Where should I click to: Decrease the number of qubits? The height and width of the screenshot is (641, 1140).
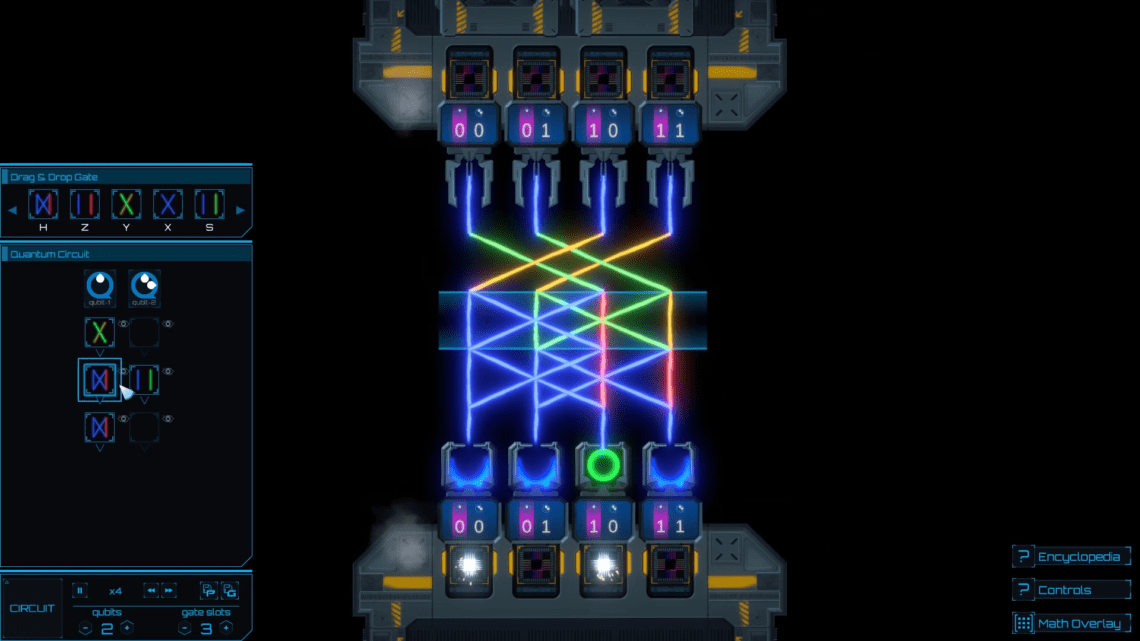85,628
